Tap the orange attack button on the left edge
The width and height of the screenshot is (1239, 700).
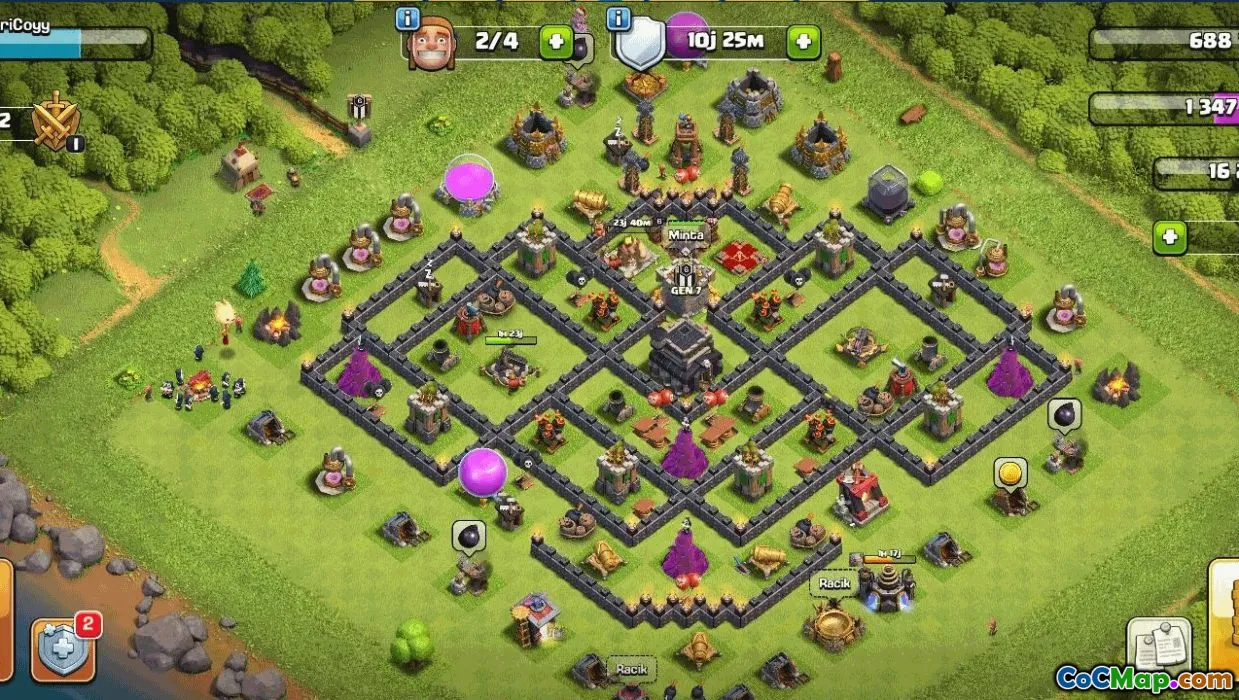(x=5, y=610)
